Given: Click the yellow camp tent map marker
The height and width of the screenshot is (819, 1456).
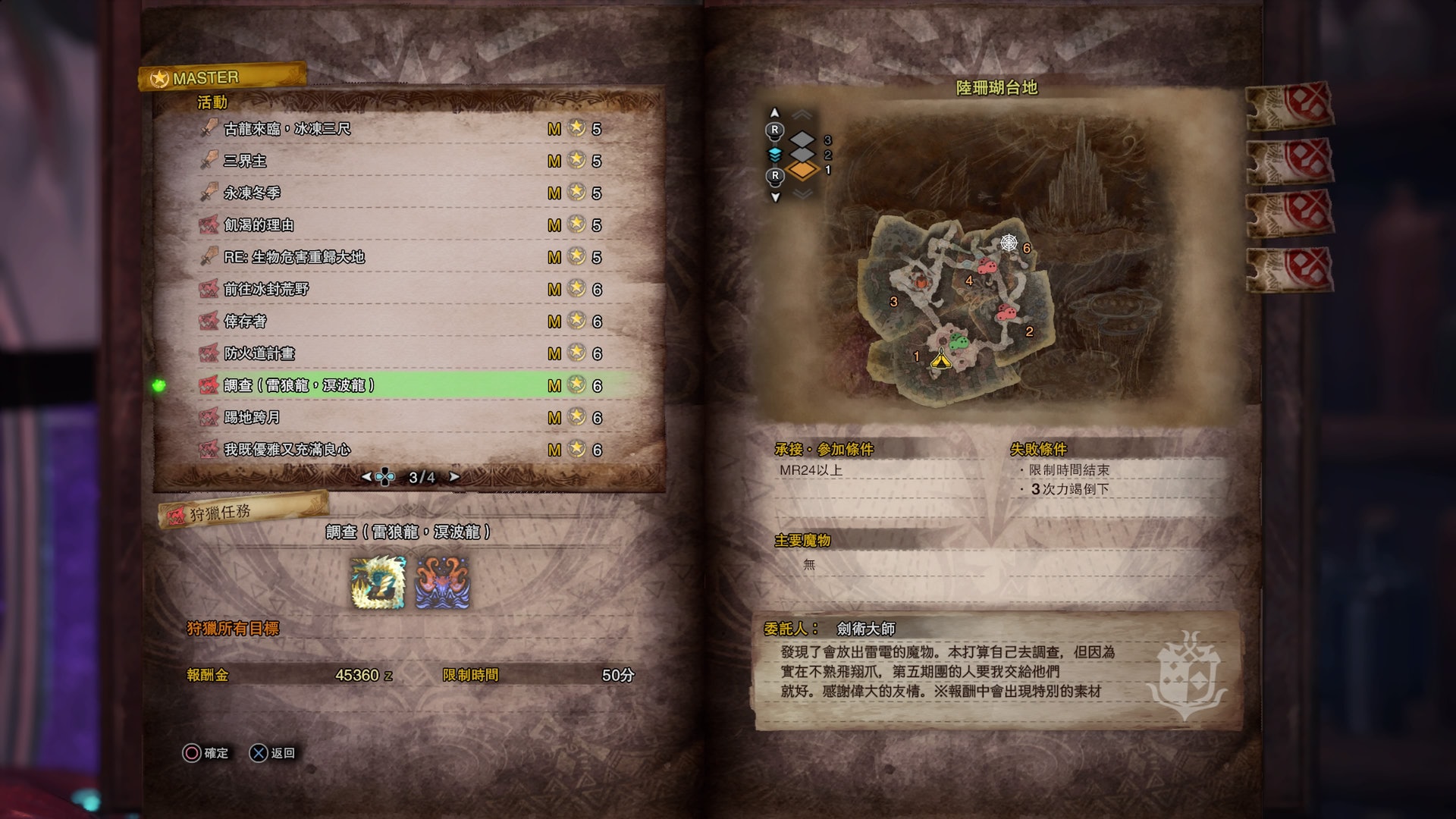Looking at the screenshot, I should point(940,359).
